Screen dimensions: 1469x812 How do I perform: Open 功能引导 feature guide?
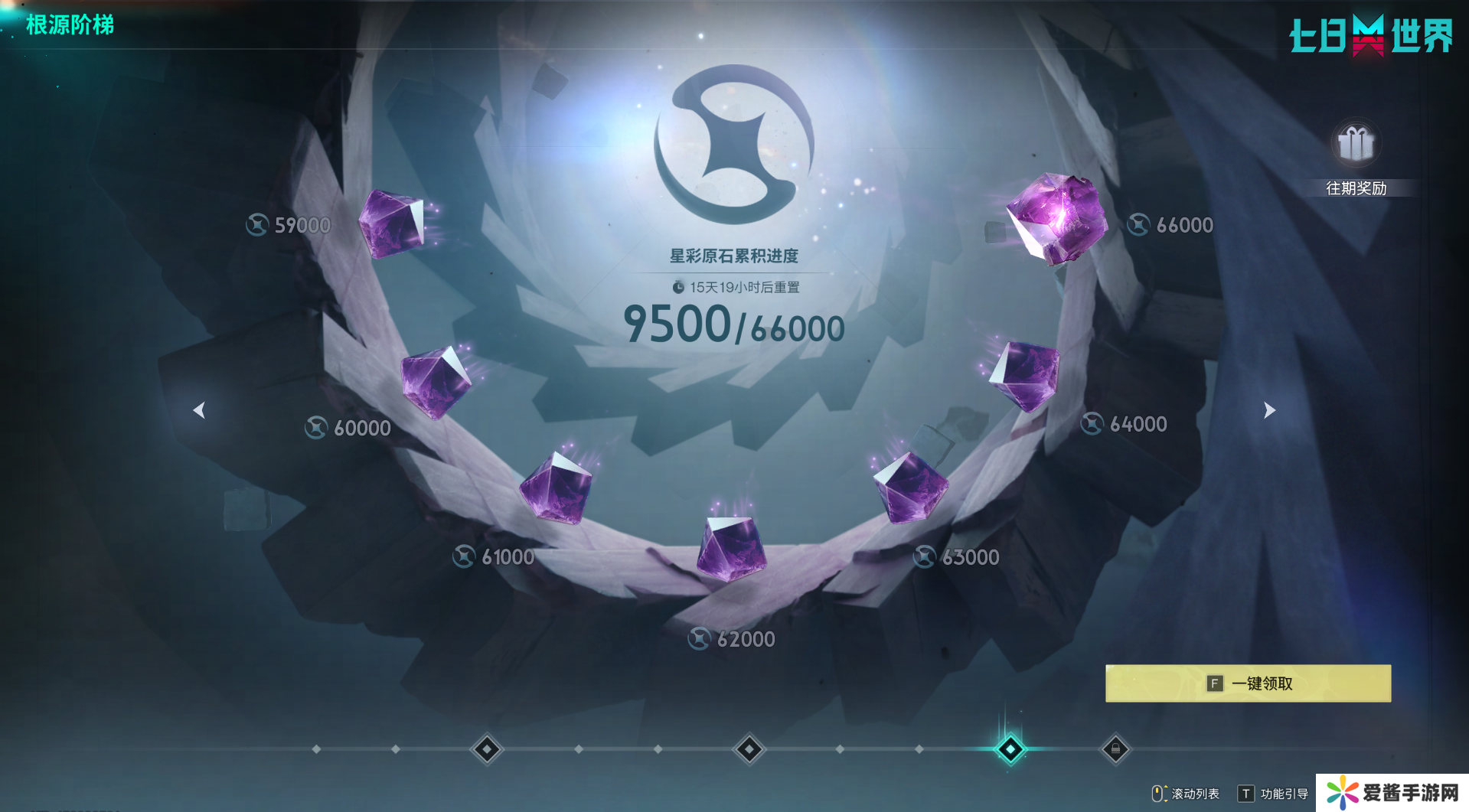[x=1274, y=794]
